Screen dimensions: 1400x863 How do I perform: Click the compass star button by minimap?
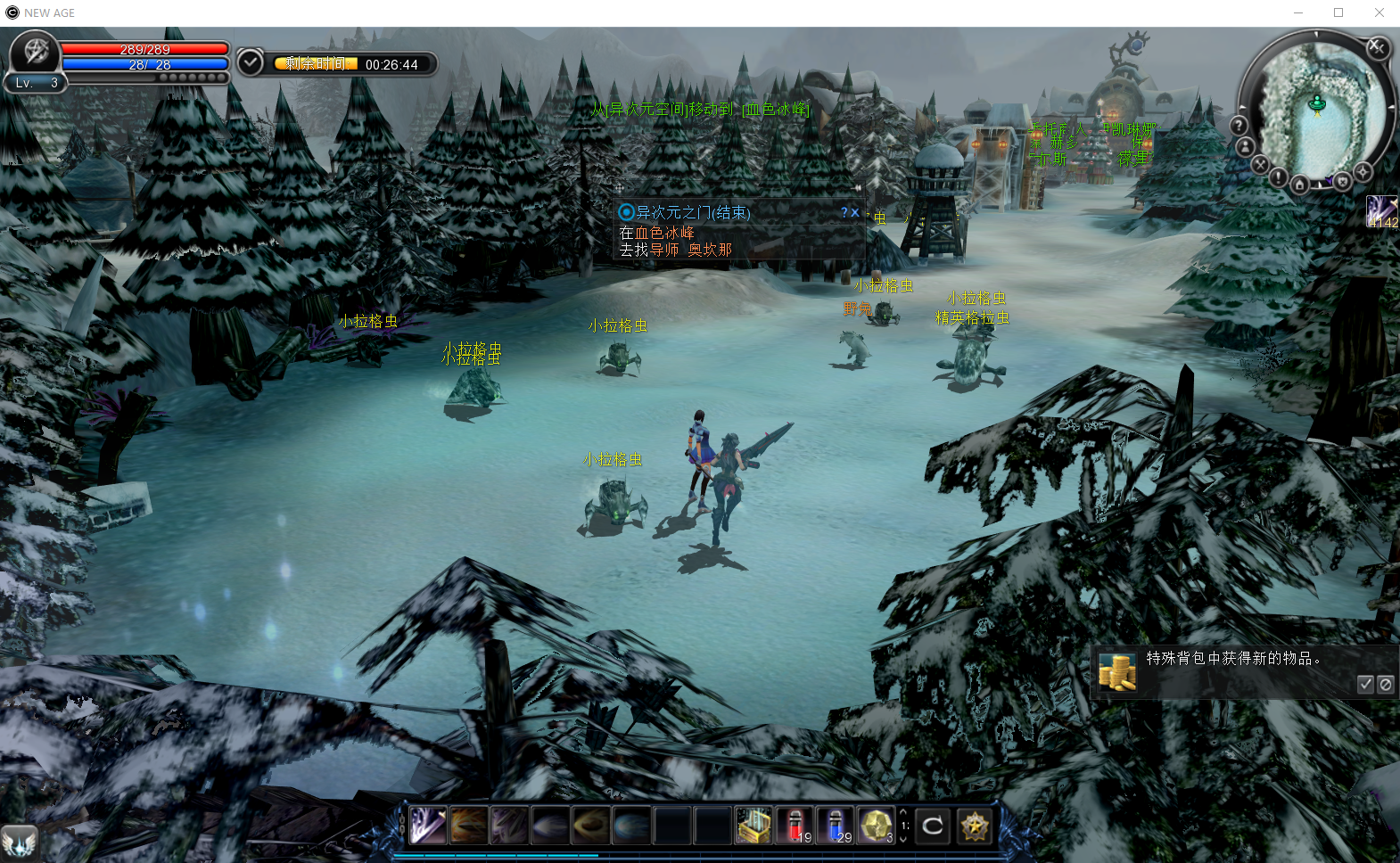(x=1363, y=171)
